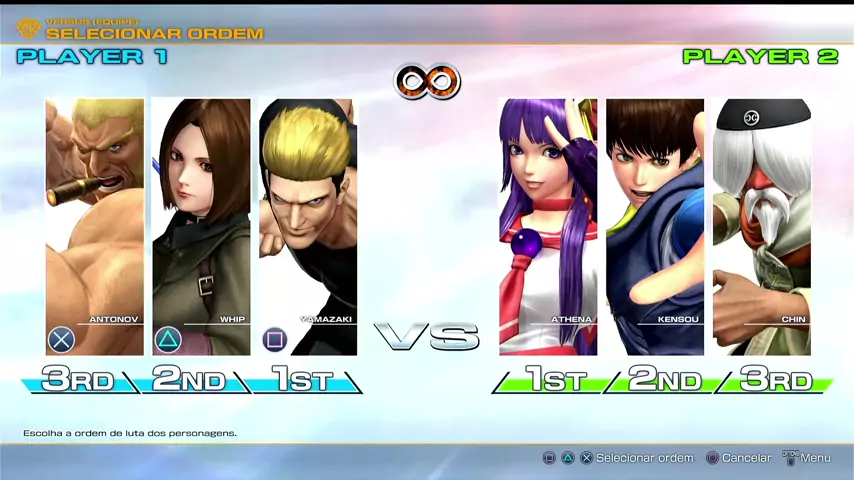Choose Whip's character portrait

tap(201, 227)
